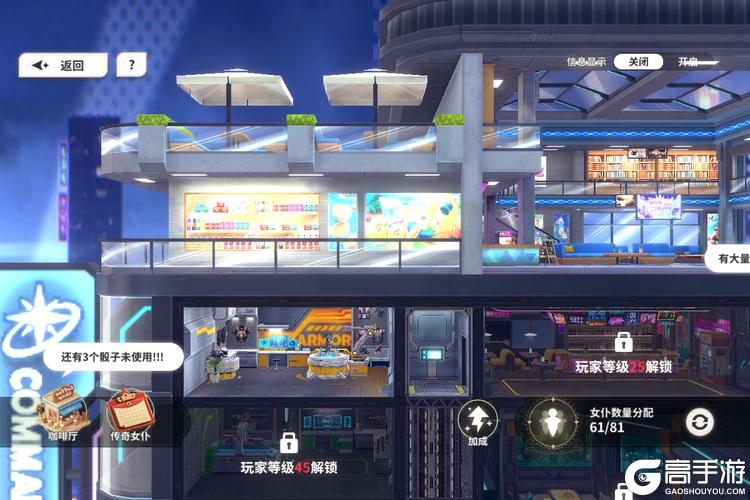Tap the unused dice notification bubble
This screenshot has height=500, width=750.
112,356
